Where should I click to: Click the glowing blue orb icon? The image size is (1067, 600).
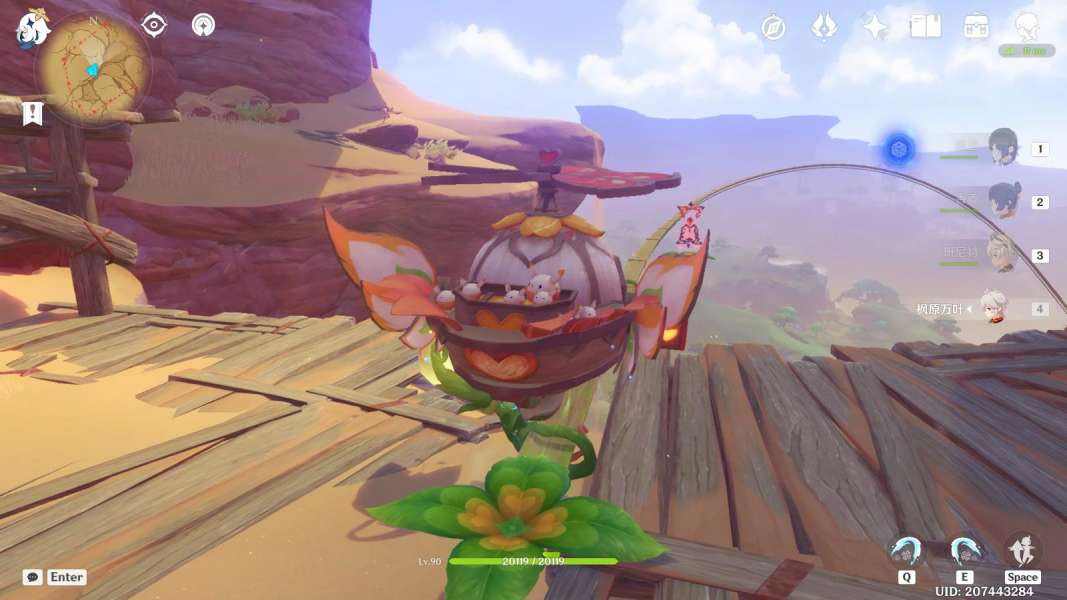coord(898,150)
